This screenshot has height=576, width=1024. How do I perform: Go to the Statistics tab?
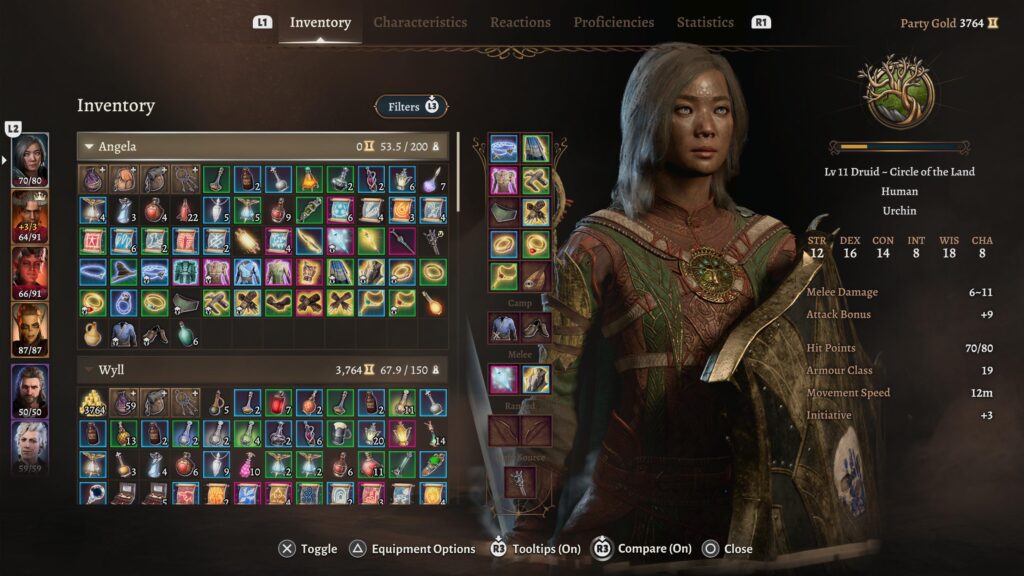(705, 22)
